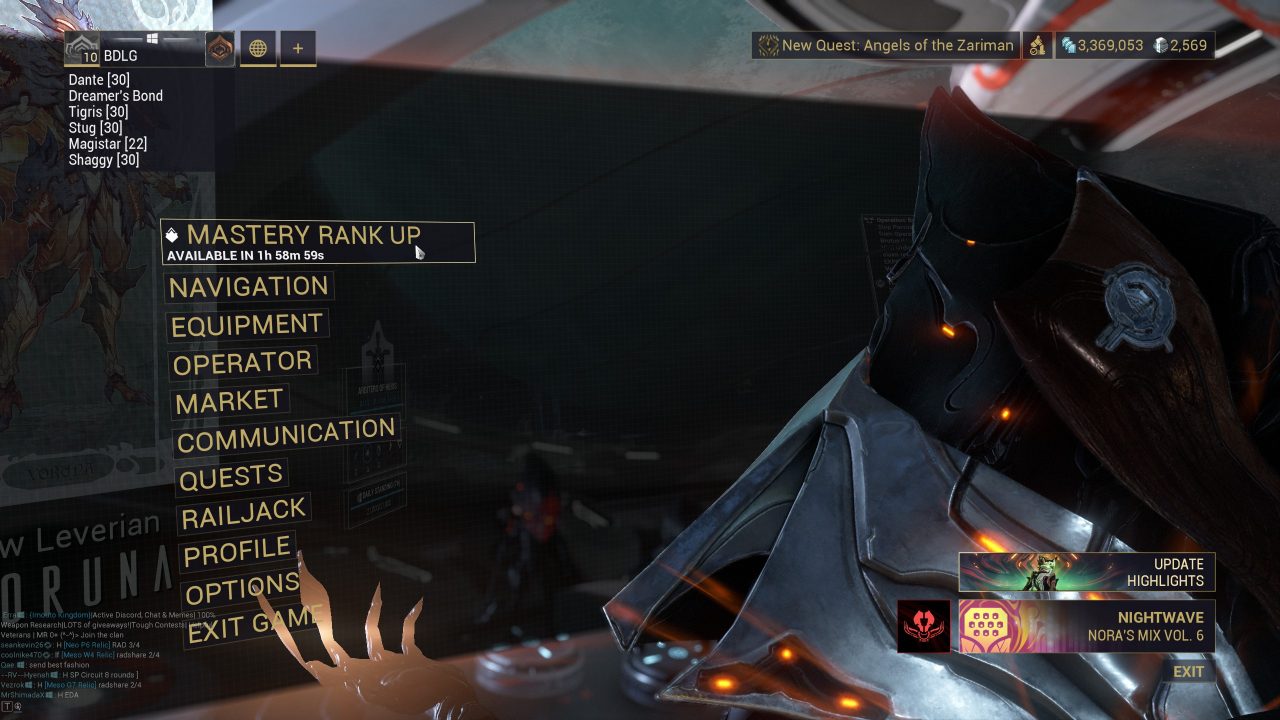This screenshot has width=1280, height=720.
Task: Open the Quests menu entry
Action: (x=232, y=474)
